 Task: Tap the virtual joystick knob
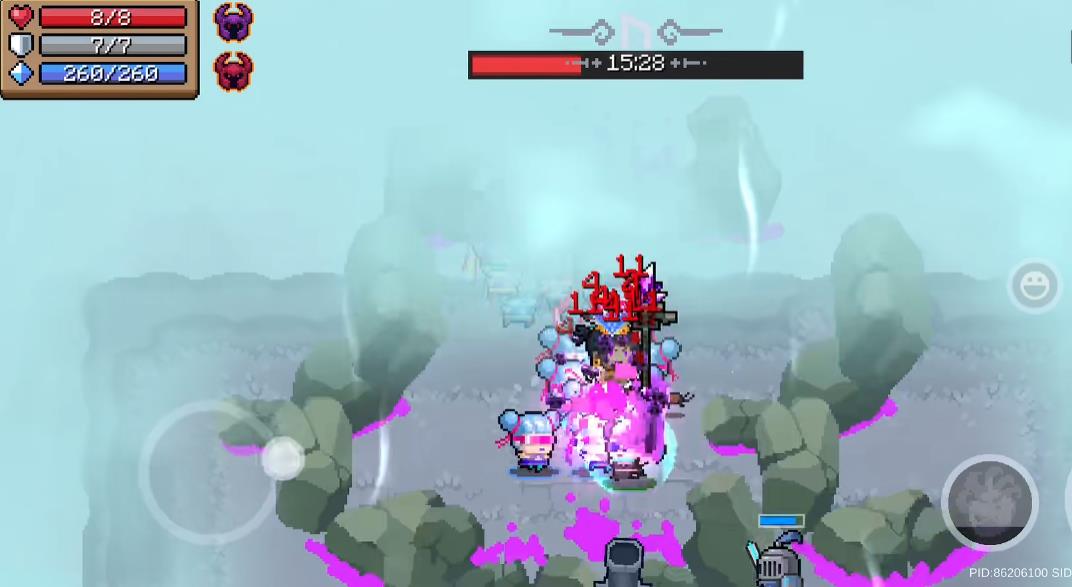pos(283,458)
